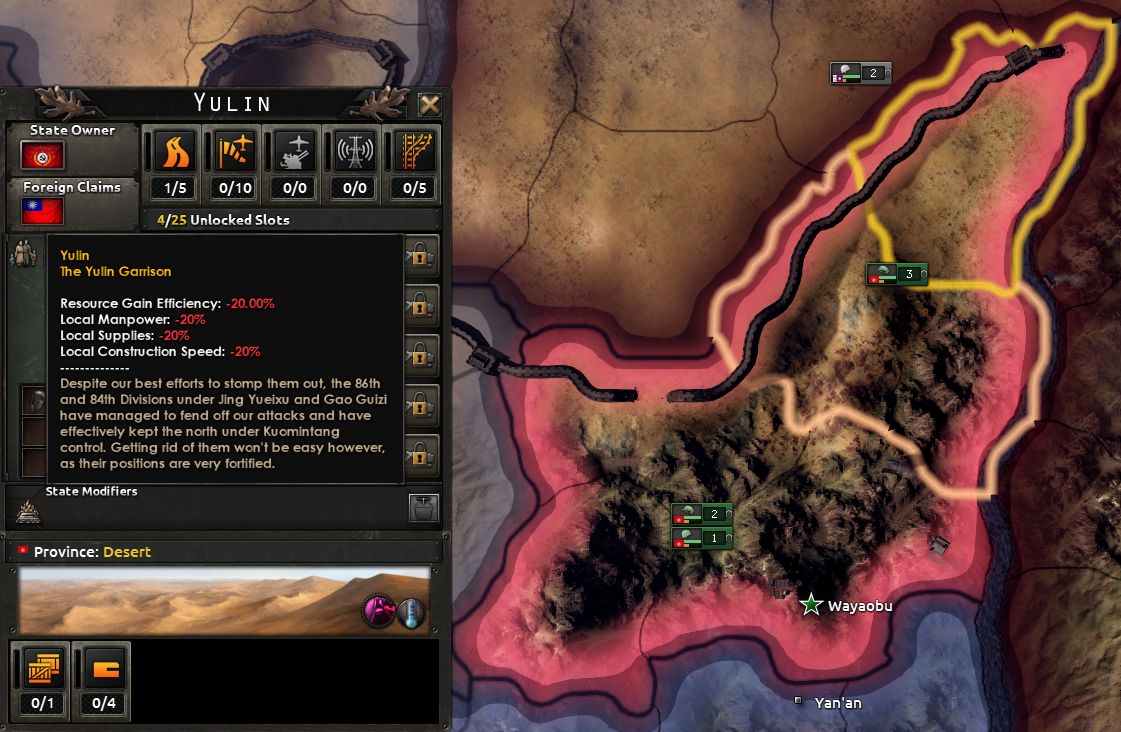This screenshot has height=732, width=1121.
Task: Choose the anti-air gun building icon
Action: click(294, 152)
